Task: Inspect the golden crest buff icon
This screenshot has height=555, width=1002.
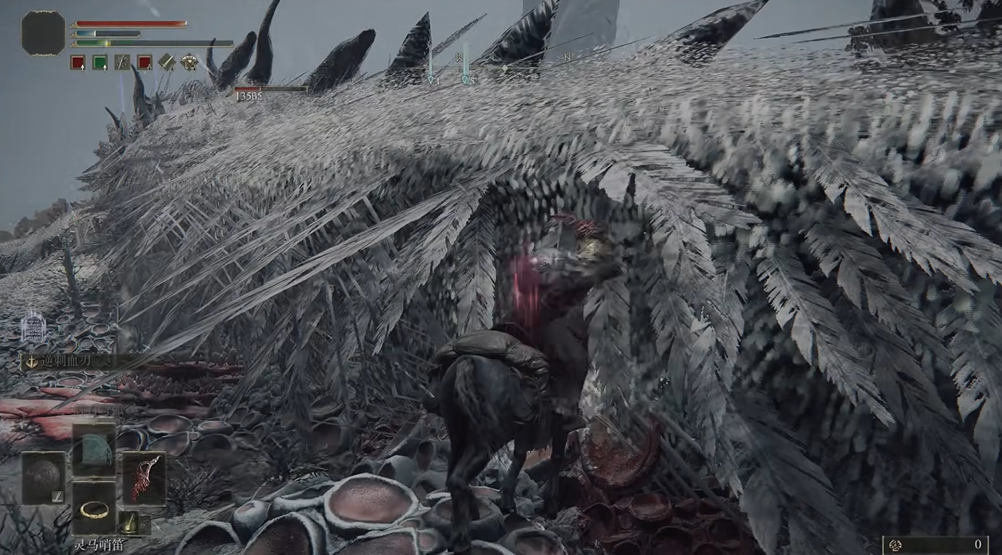Action: pyautogui.click(x=188, y=62)
